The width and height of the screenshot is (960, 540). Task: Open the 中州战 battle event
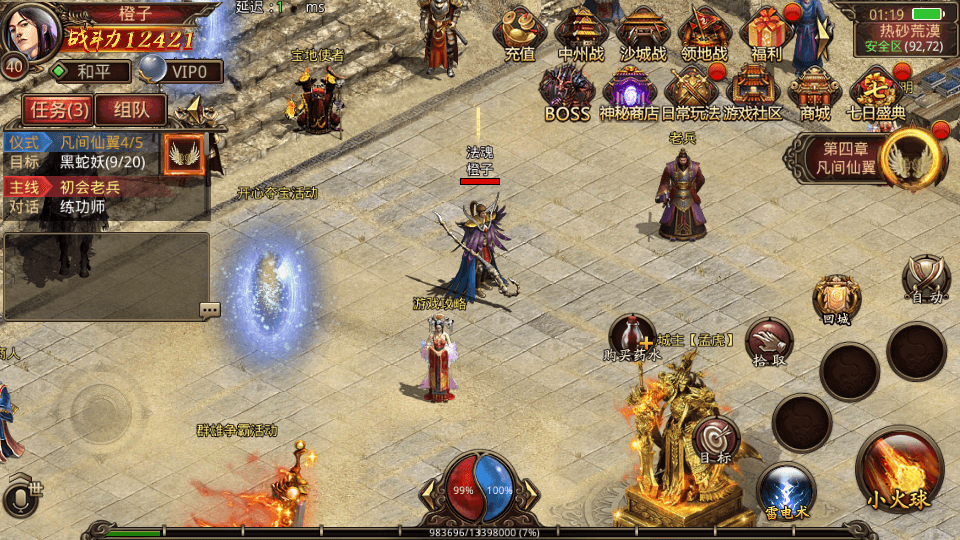[x=580, y=33]
